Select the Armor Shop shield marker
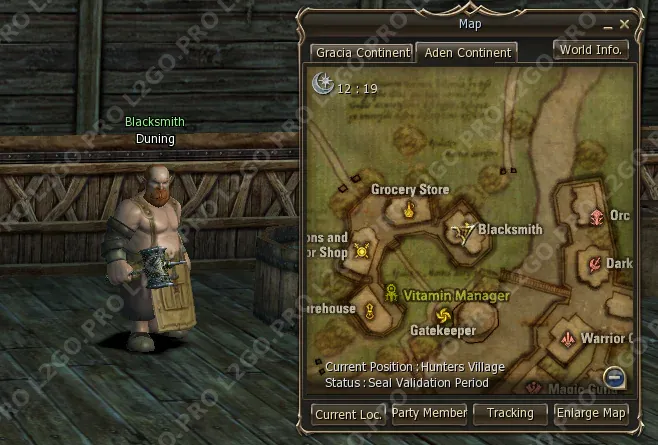 coord(361,251)
